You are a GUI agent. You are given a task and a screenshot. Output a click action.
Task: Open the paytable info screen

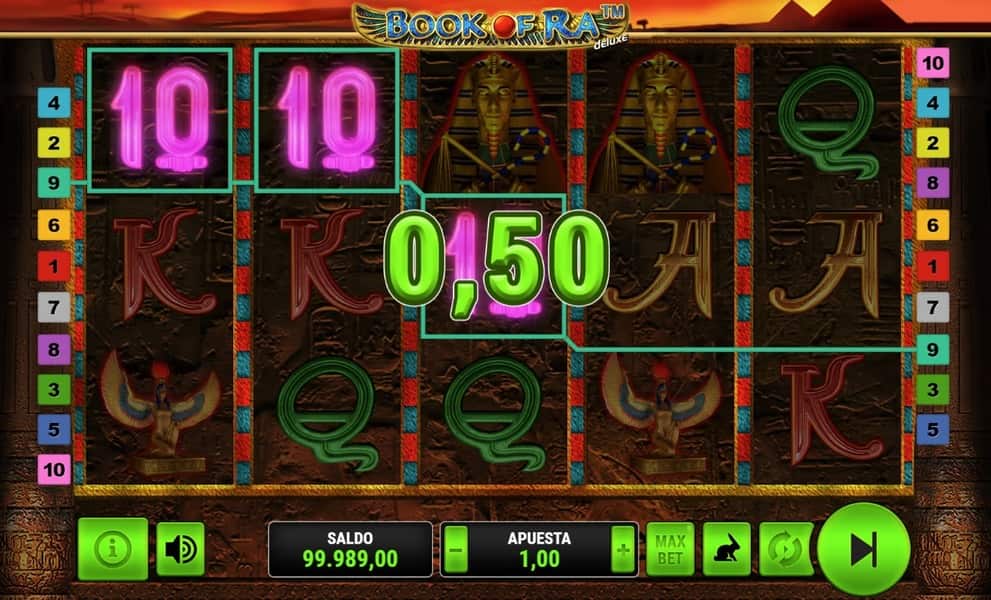pyautogui.click(x=112, y=549)
